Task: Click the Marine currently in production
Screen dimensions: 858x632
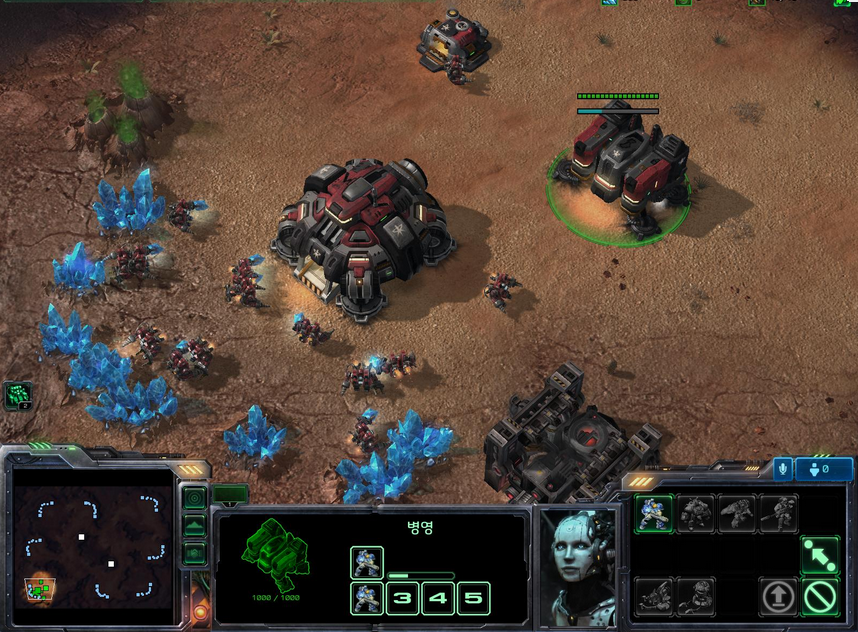Action: [x=367, y=562]
